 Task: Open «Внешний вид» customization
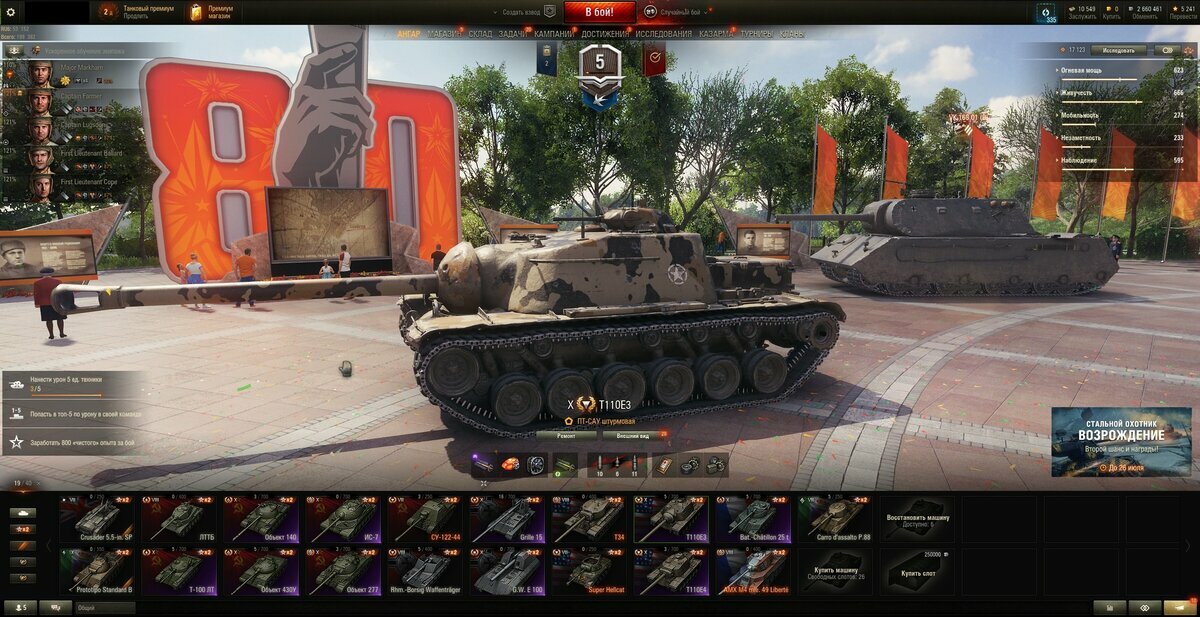coord(633,436)
